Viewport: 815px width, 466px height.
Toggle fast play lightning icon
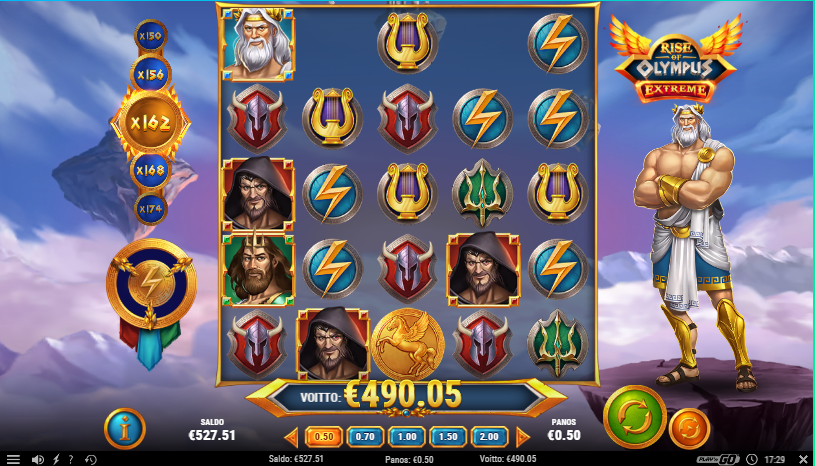[x=56, y=459]
